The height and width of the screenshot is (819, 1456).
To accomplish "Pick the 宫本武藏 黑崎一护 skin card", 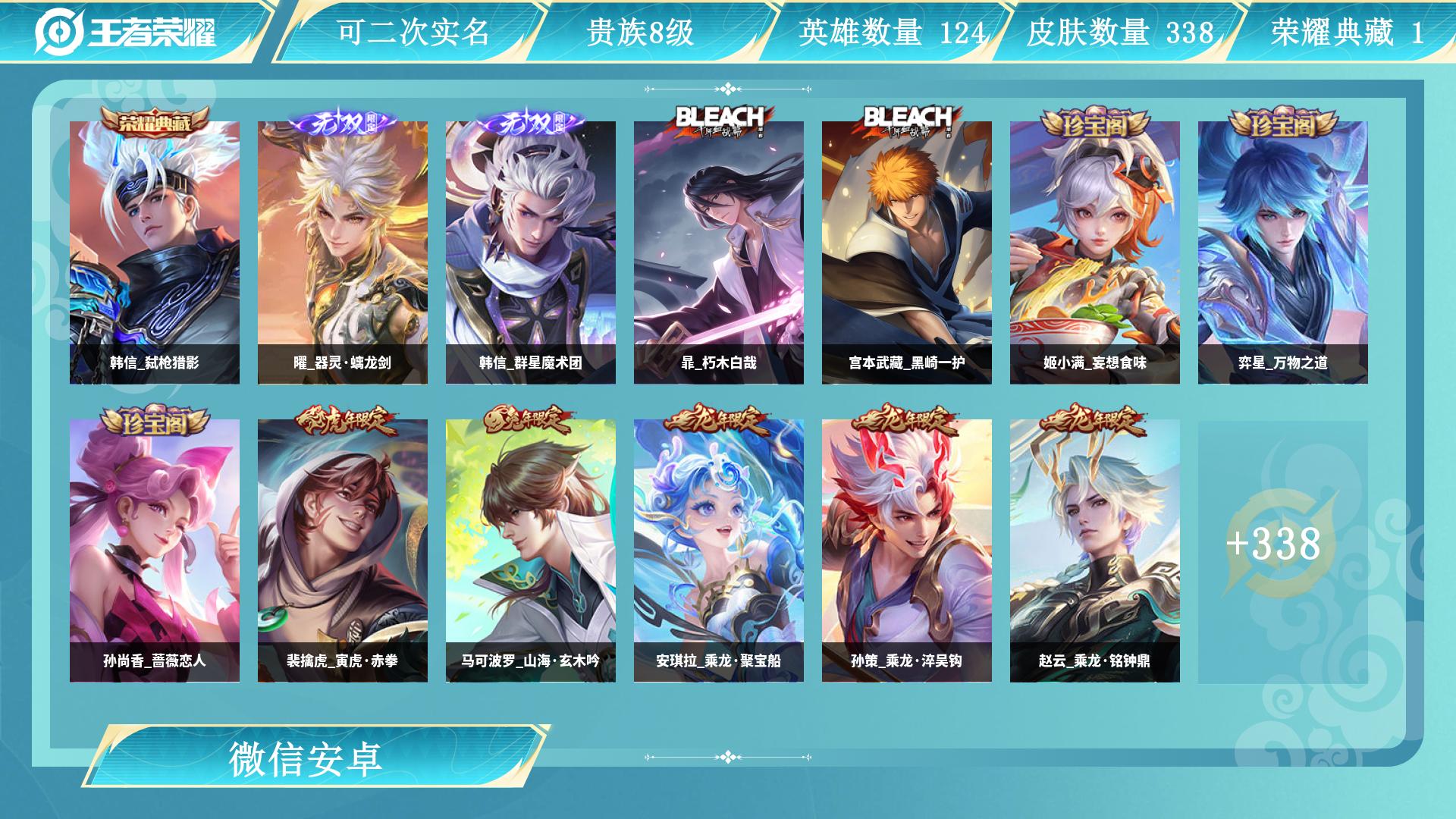I will tap(907, 253).
